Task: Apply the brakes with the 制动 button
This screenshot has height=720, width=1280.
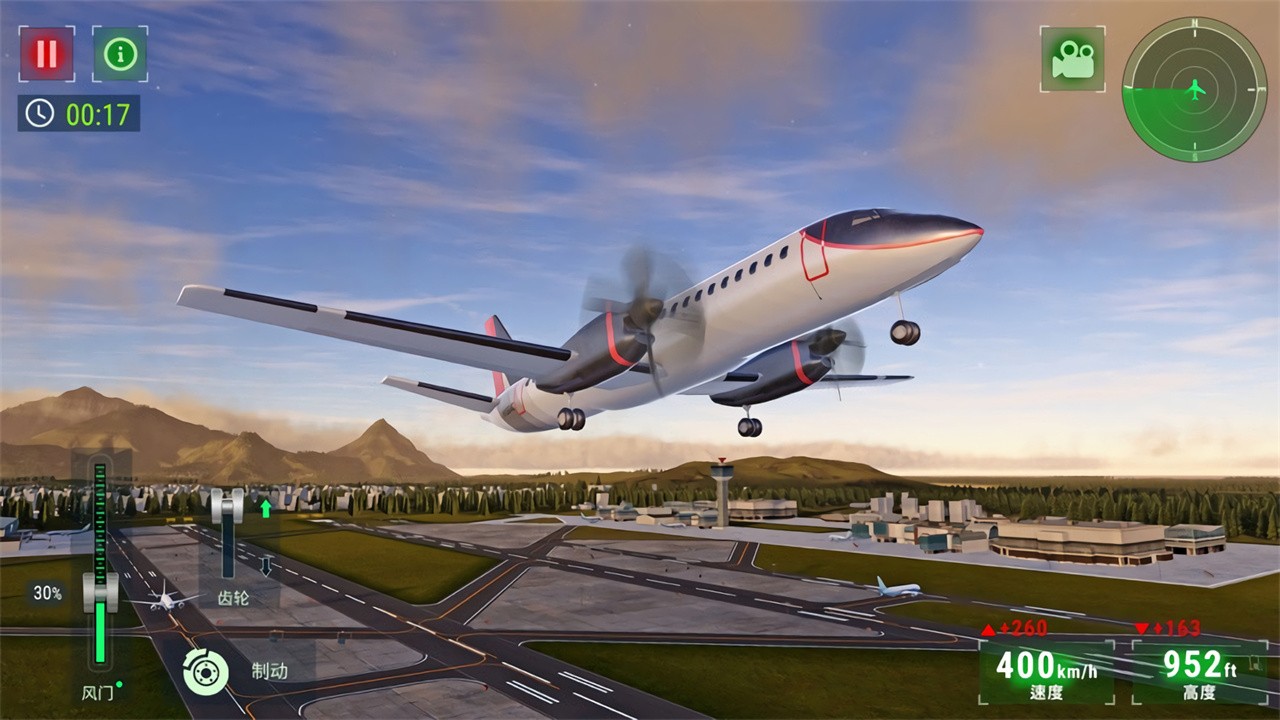Action: [x=206, y=671]
